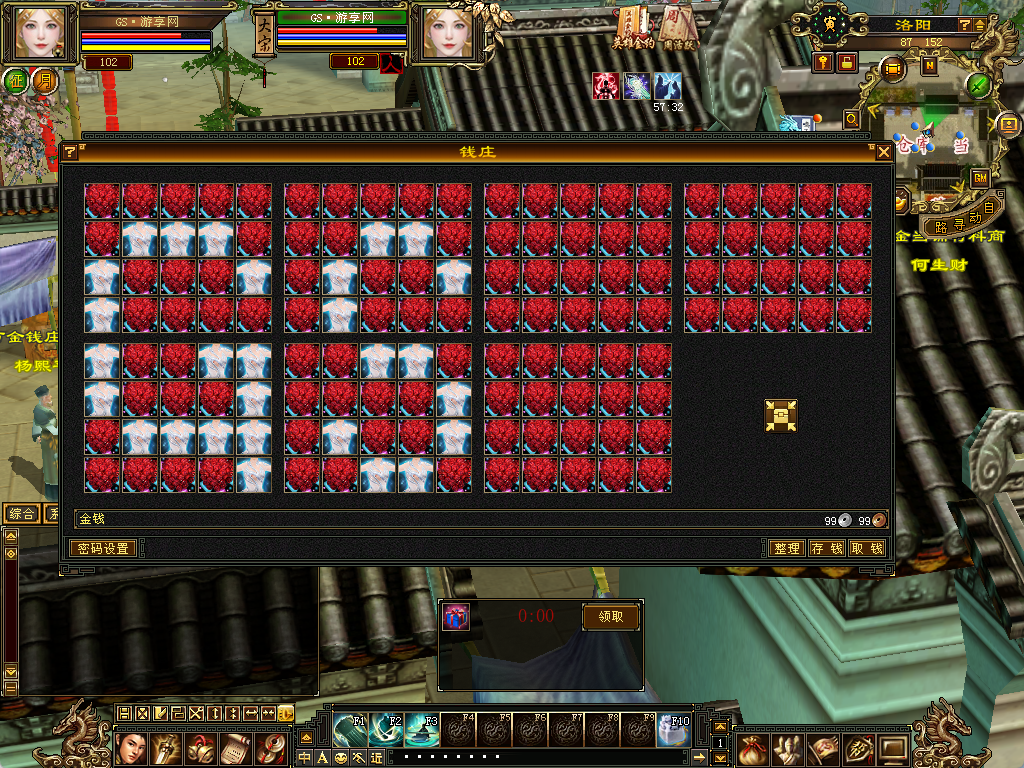This screenshot has width=1024, height=768.
Task: Unlock the gold chest storage page
Action: 781,416
